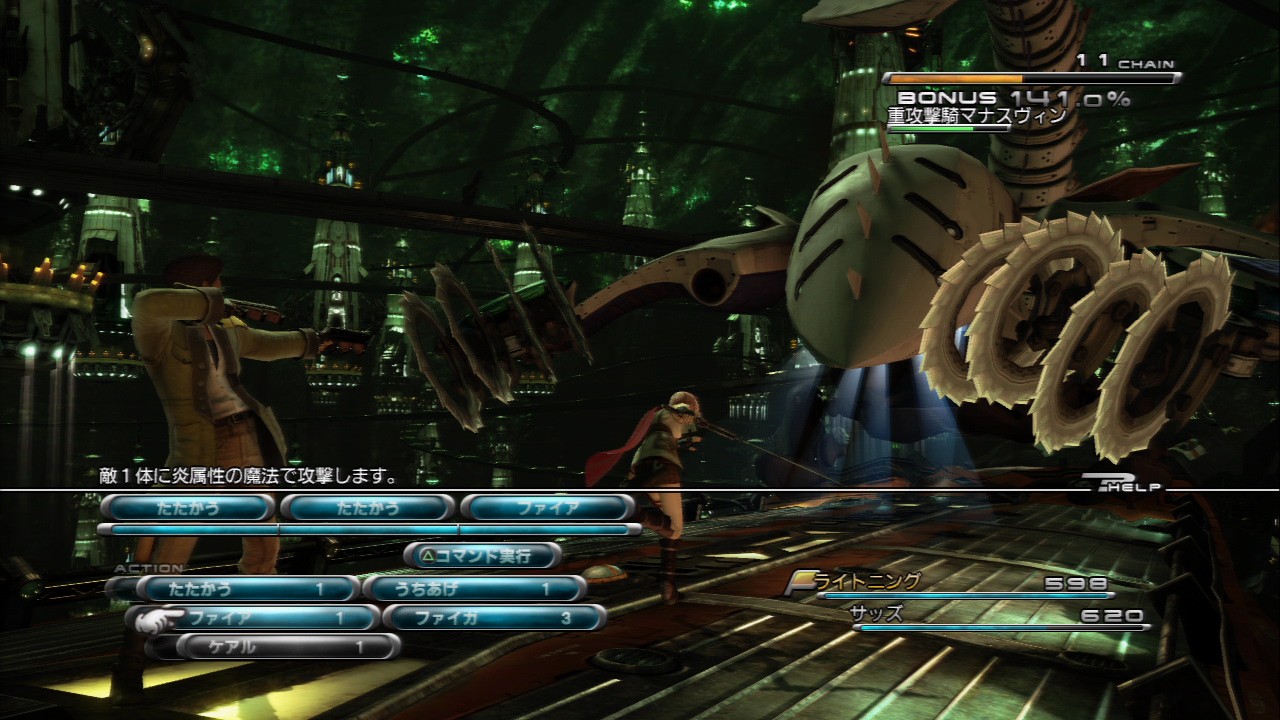Choose the うちあげ launch command

tap(472, 589)
